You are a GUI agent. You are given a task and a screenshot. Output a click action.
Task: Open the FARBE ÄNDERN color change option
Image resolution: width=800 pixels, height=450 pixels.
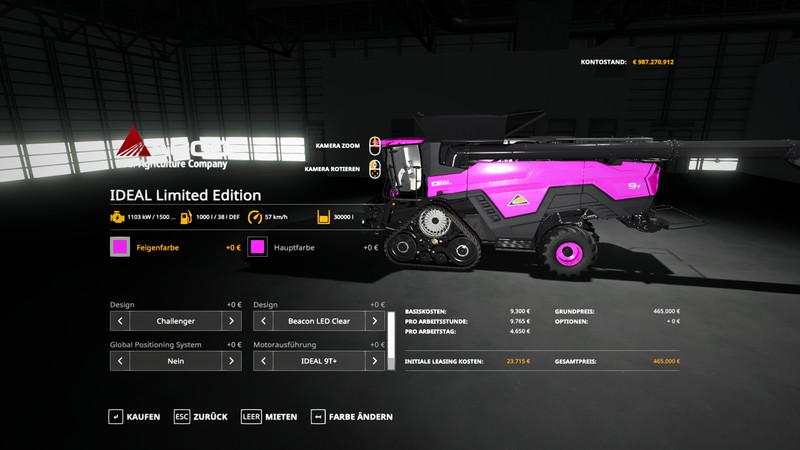pyautogui.click(x=352, y=416)
